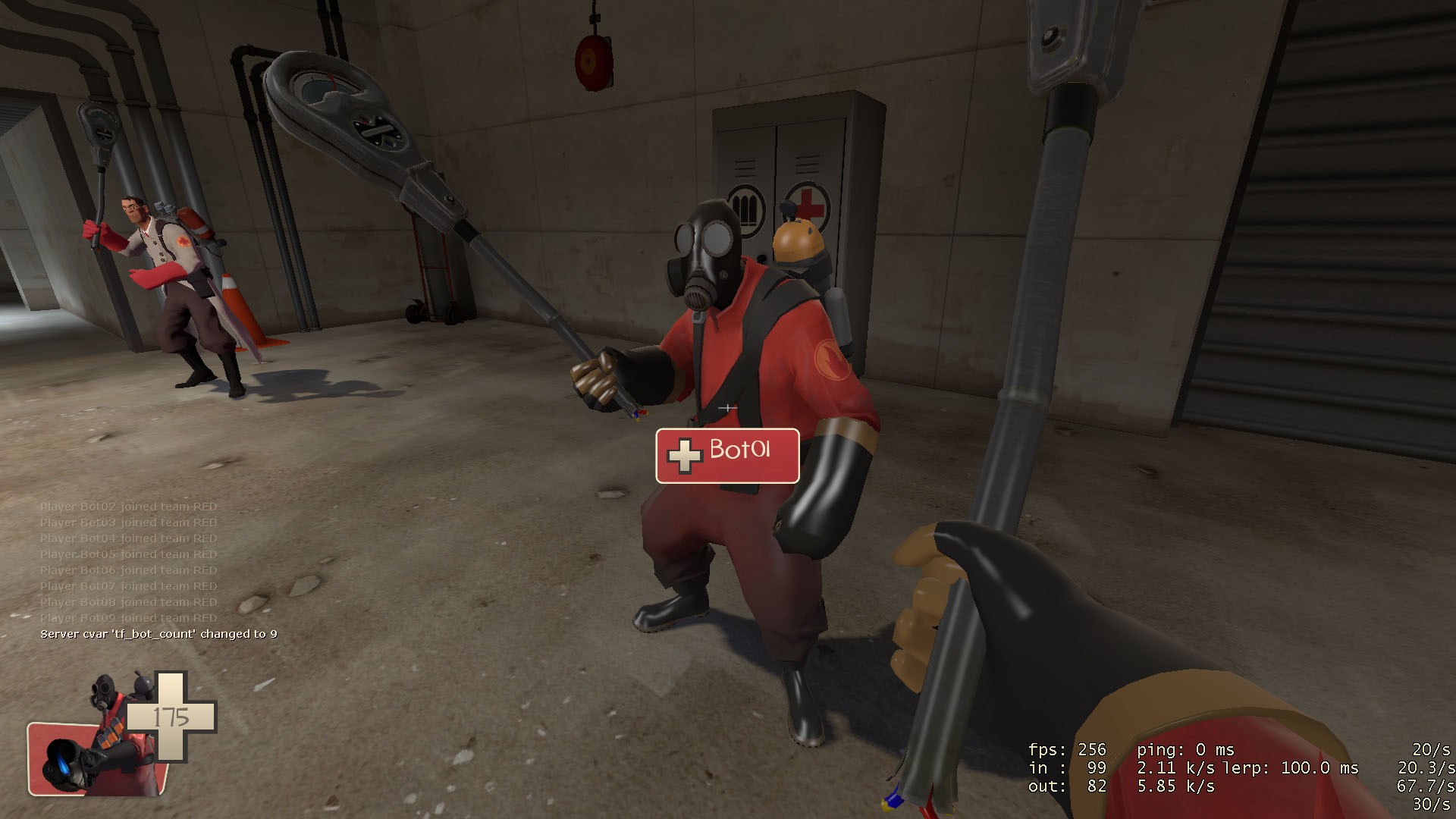Screen dimensions: 1456x819
Task: Click the fps: 256 counter in the net graph
Action: 1069,749
